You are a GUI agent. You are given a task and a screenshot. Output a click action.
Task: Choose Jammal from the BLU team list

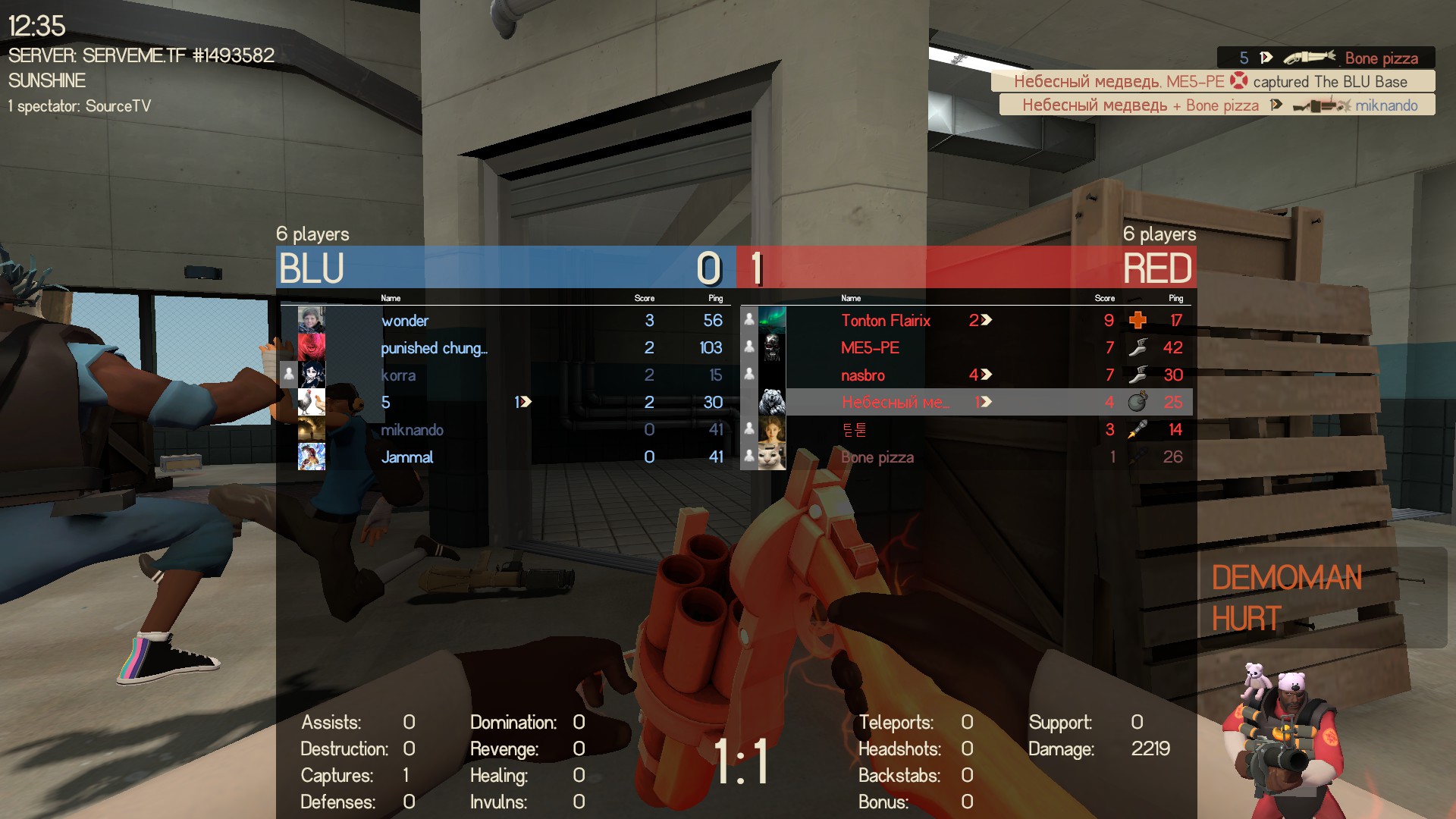pos(407,457)
